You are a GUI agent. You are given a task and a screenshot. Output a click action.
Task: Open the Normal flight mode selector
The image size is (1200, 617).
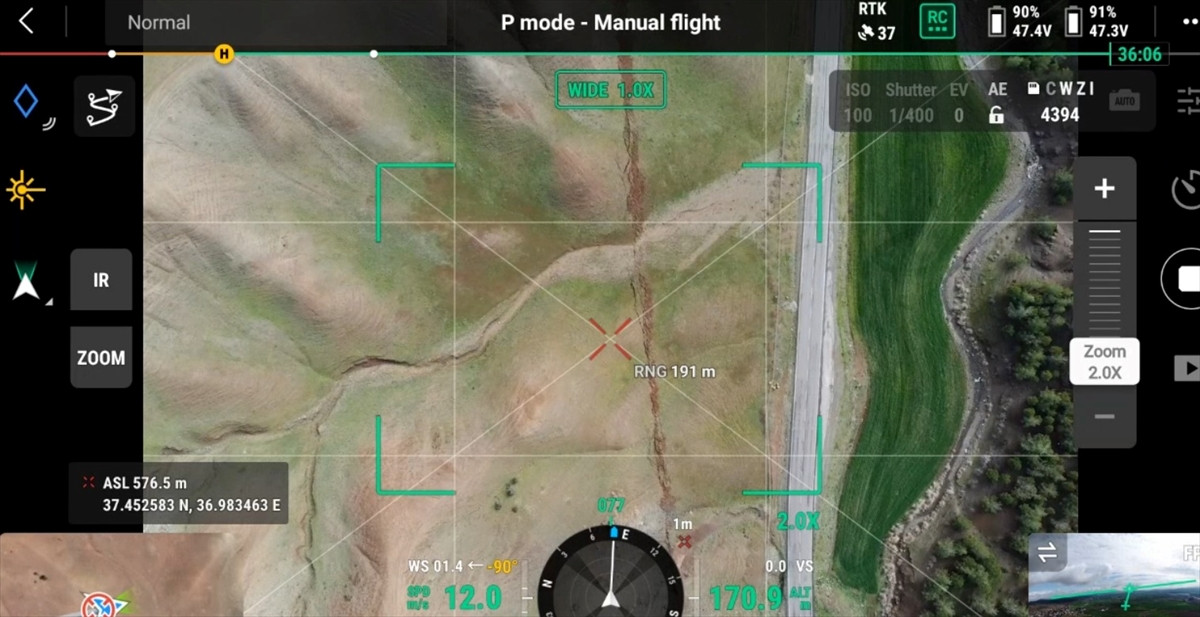pyautogui.click(x=160, y=22)
